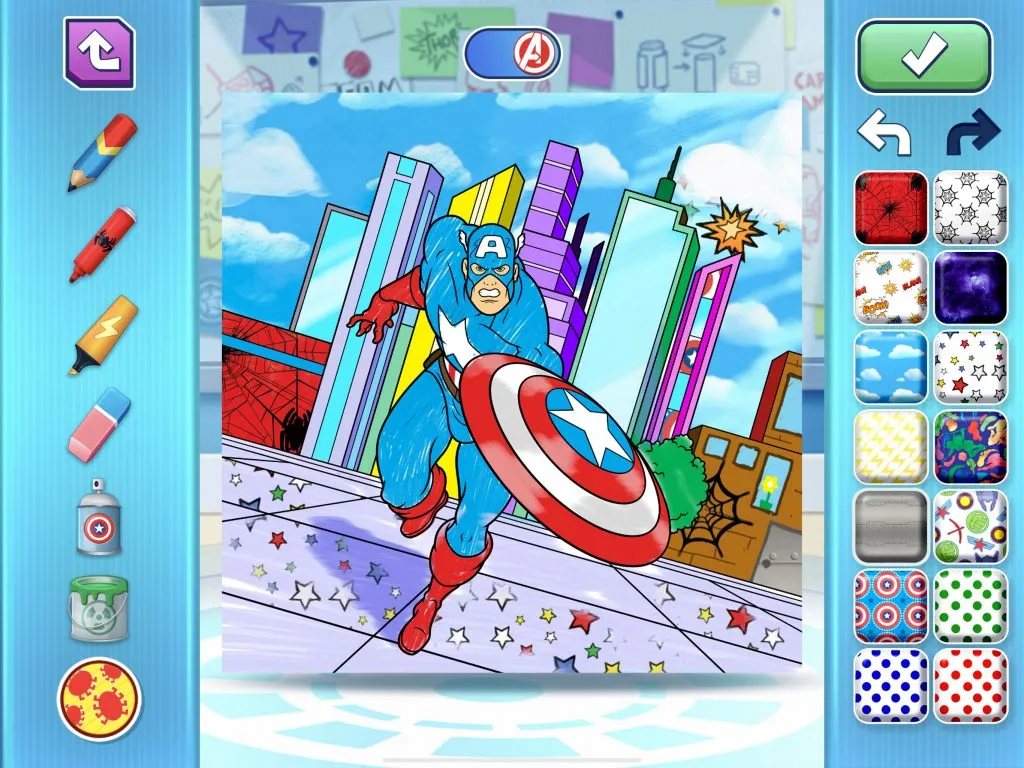Image resolution: width=1024 pixels, height=768 pixels.
Task: Select the green paint bucket tool
Action: coord(99,607)
